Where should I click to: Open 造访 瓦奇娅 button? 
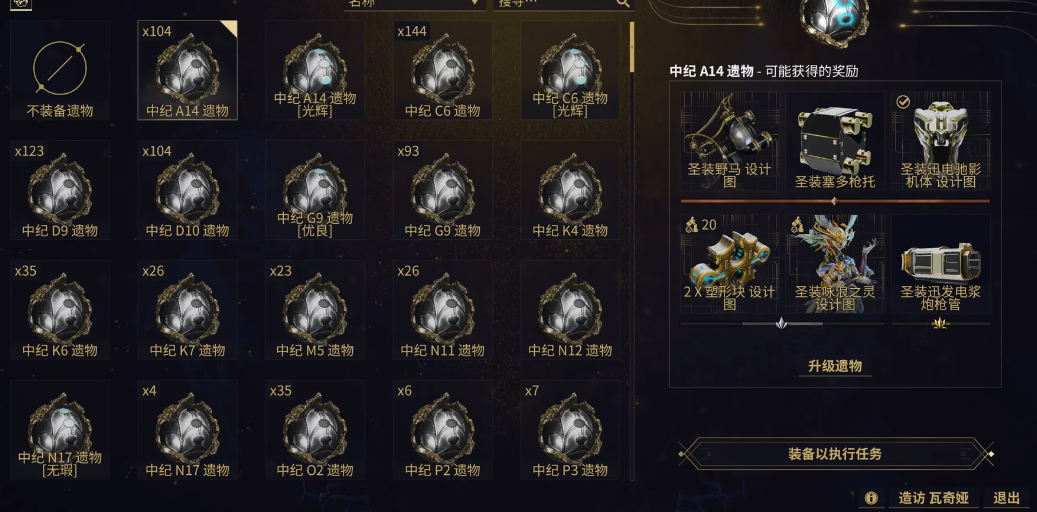click(x=932, y=498)
